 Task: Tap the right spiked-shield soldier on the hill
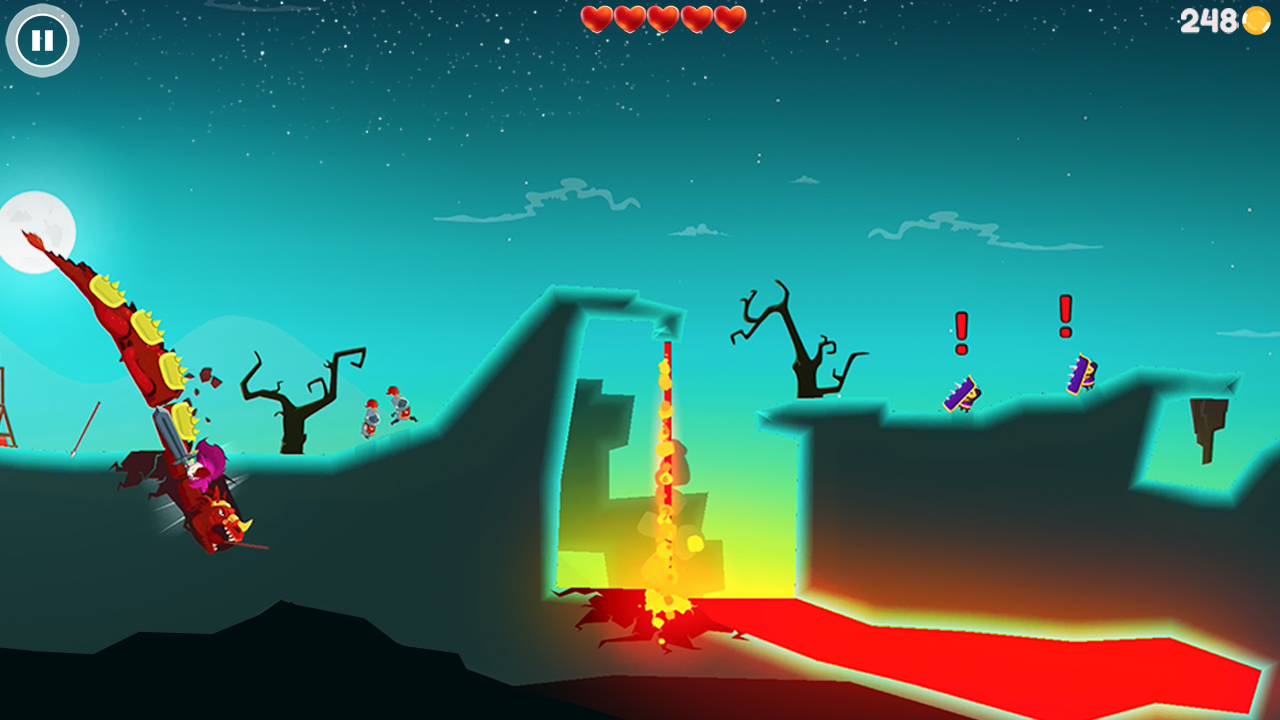click(x=1082, y=375)
